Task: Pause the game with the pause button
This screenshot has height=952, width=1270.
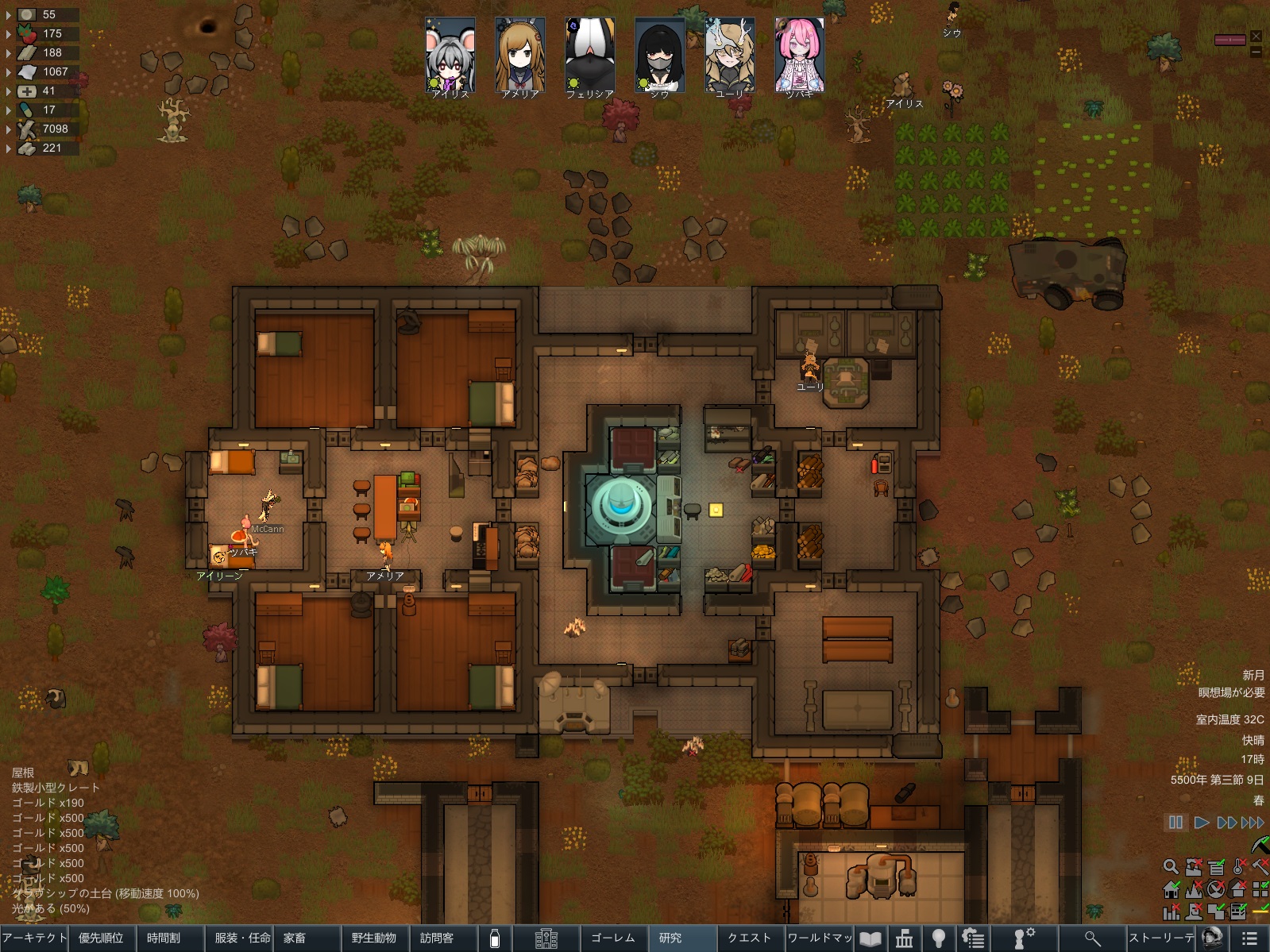Action: 1175,823
